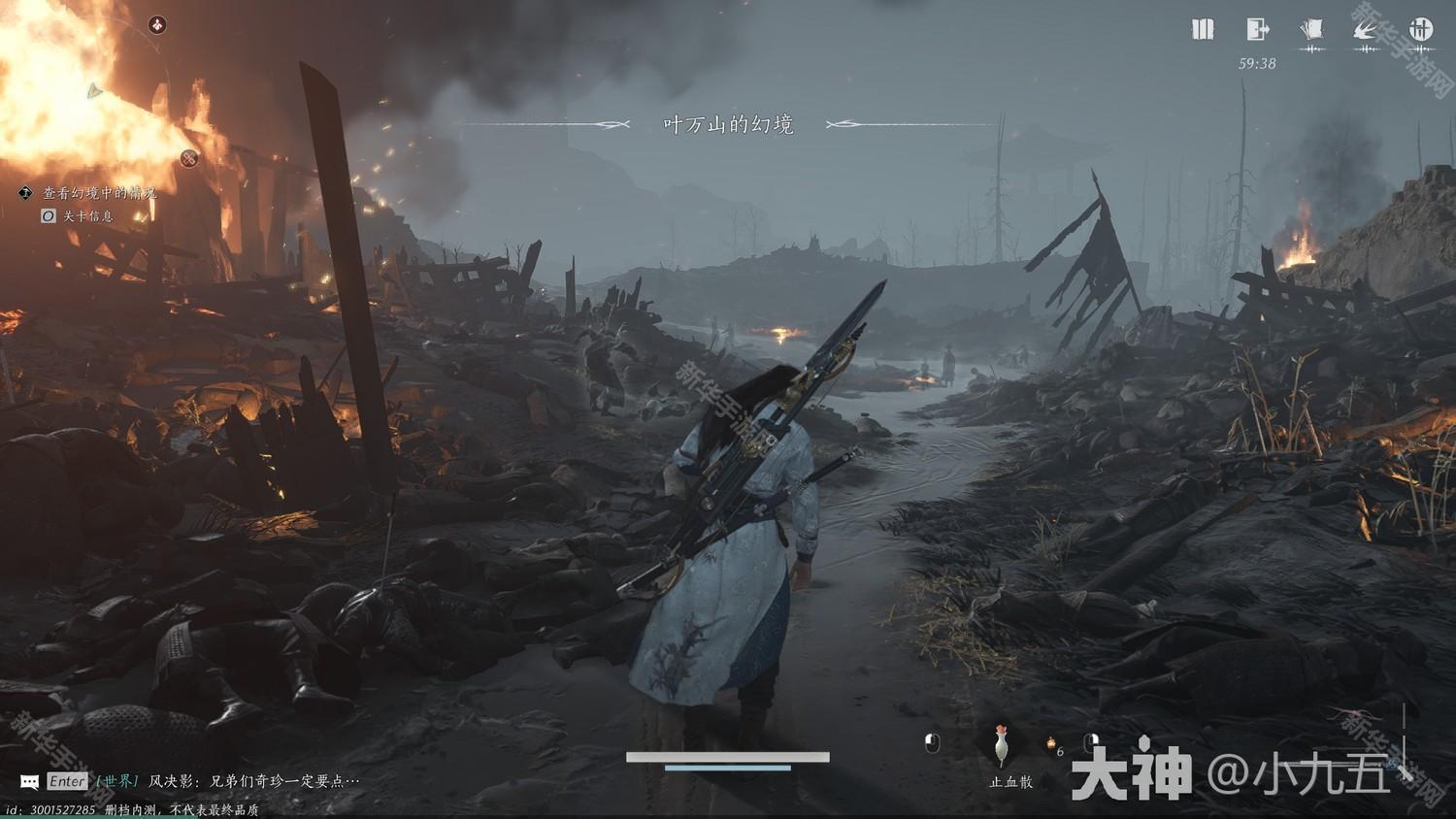The image size is (1456, 819).
Task: Open the chat bubble icon
Action: click(30, 781)
